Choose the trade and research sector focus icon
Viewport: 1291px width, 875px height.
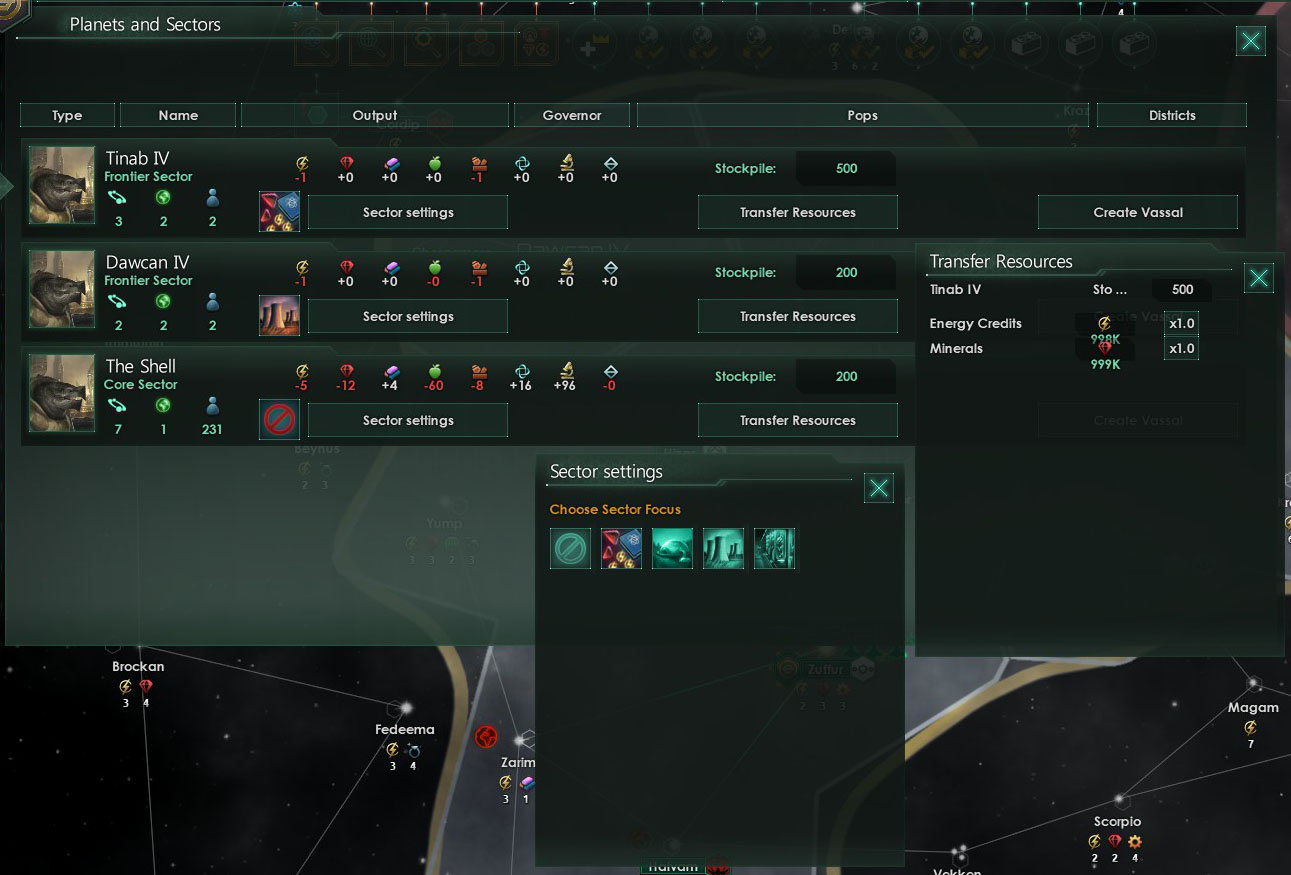point(621,548)
